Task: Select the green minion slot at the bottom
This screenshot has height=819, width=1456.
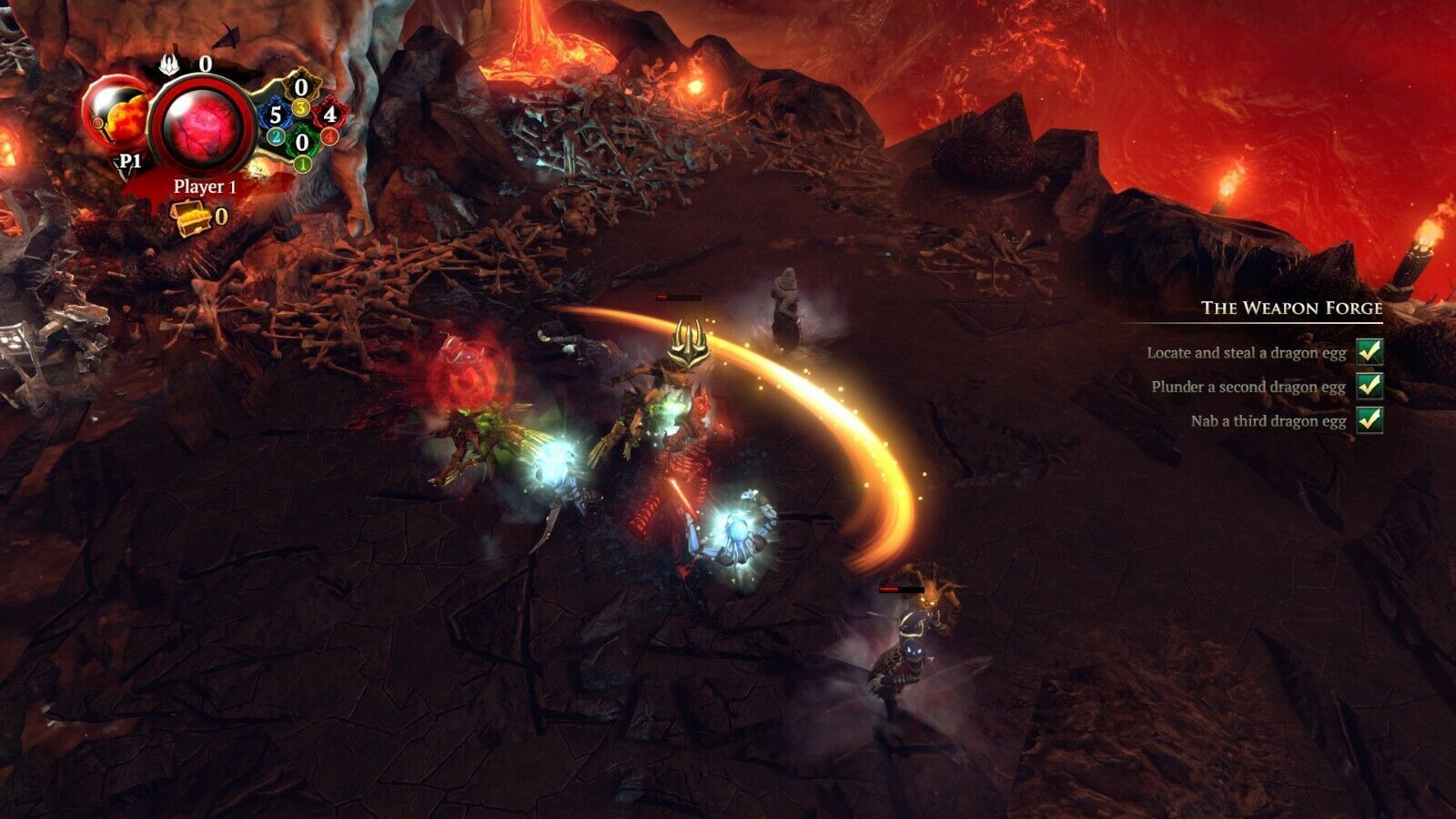Action: tap(301, 143)
